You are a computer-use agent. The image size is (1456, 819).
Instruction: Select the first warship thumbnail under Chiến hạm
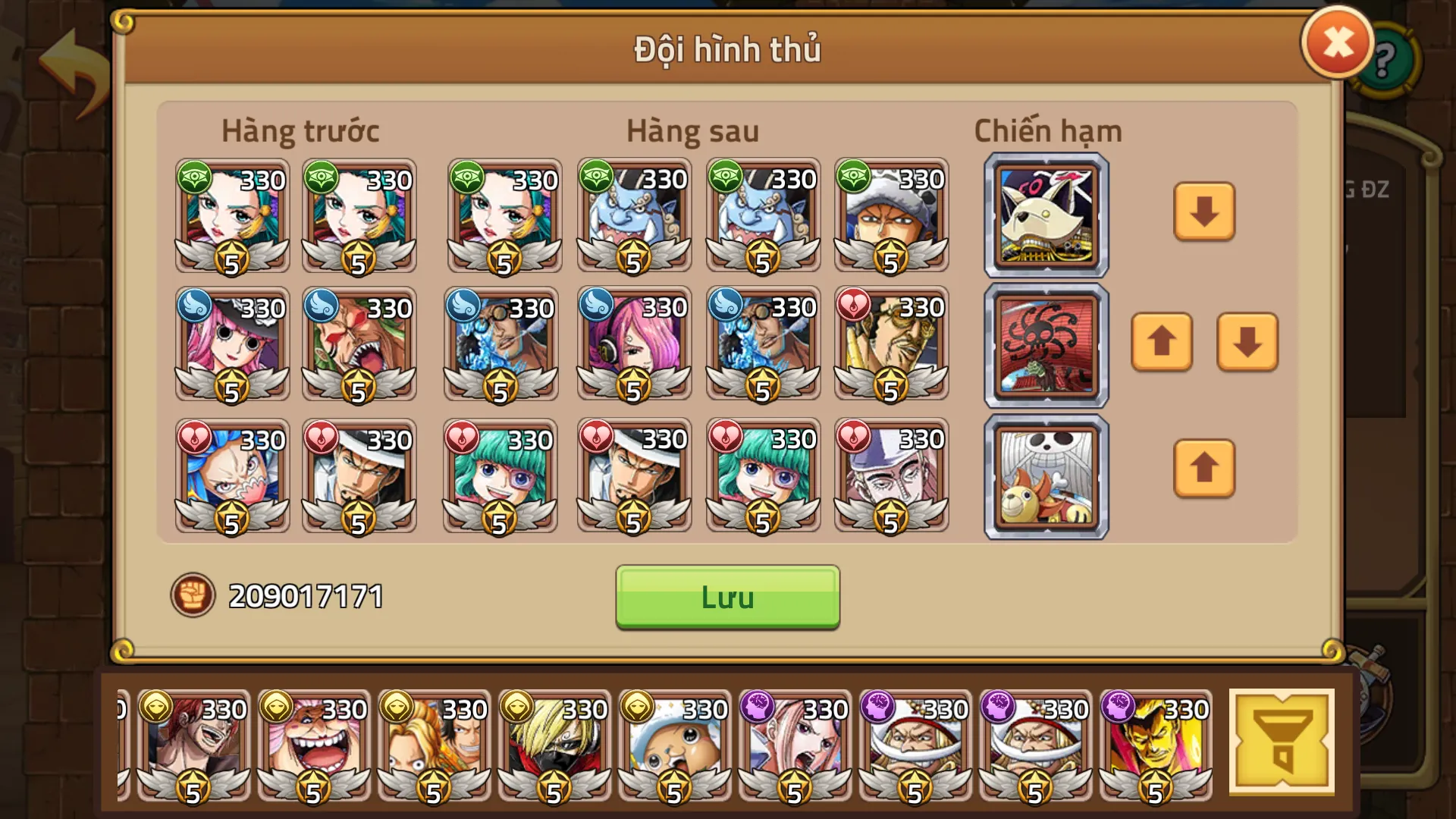(1045, 215)
